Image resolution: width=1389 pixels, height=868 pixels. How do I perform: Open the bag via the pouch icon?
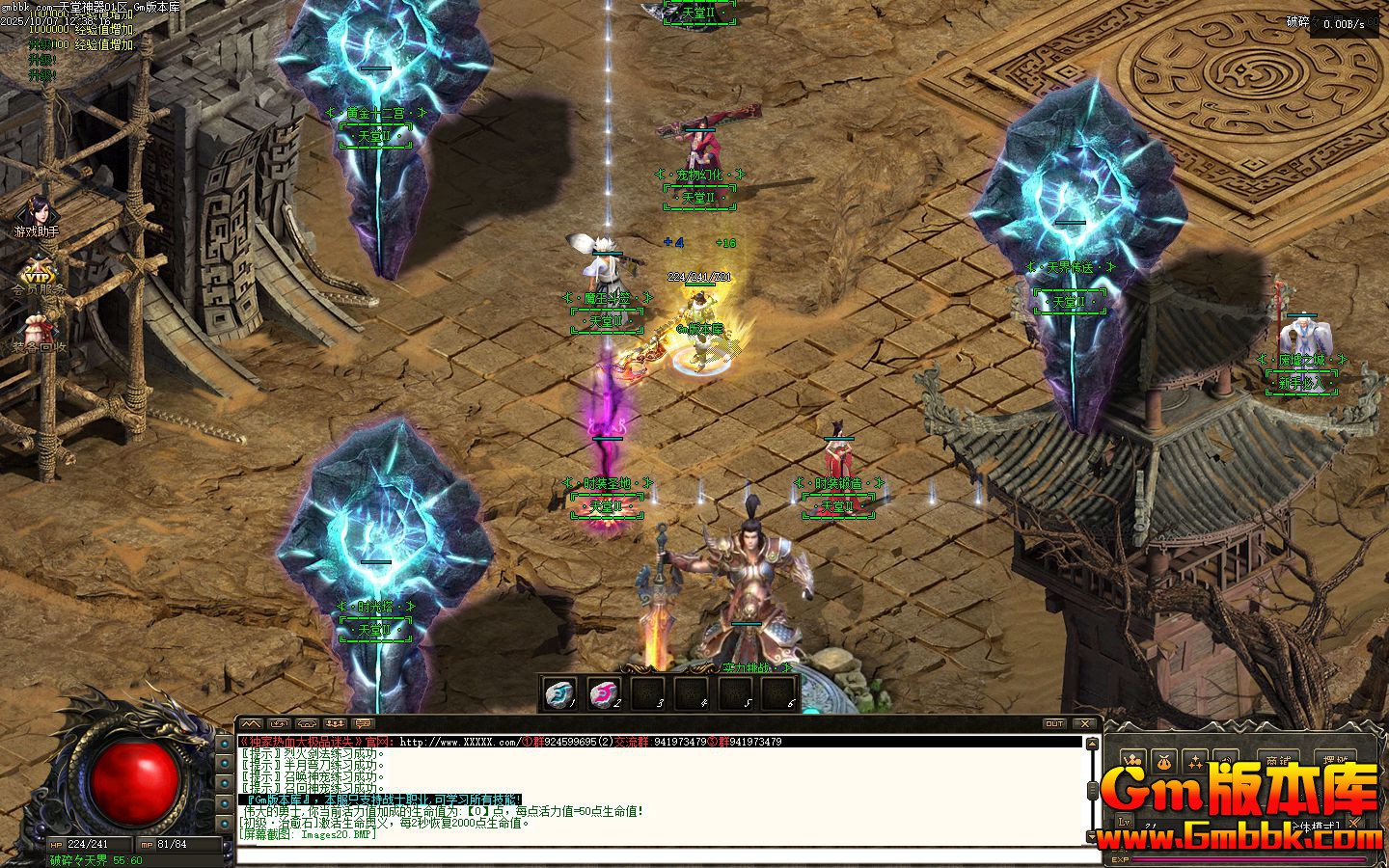click(1164, 761)
